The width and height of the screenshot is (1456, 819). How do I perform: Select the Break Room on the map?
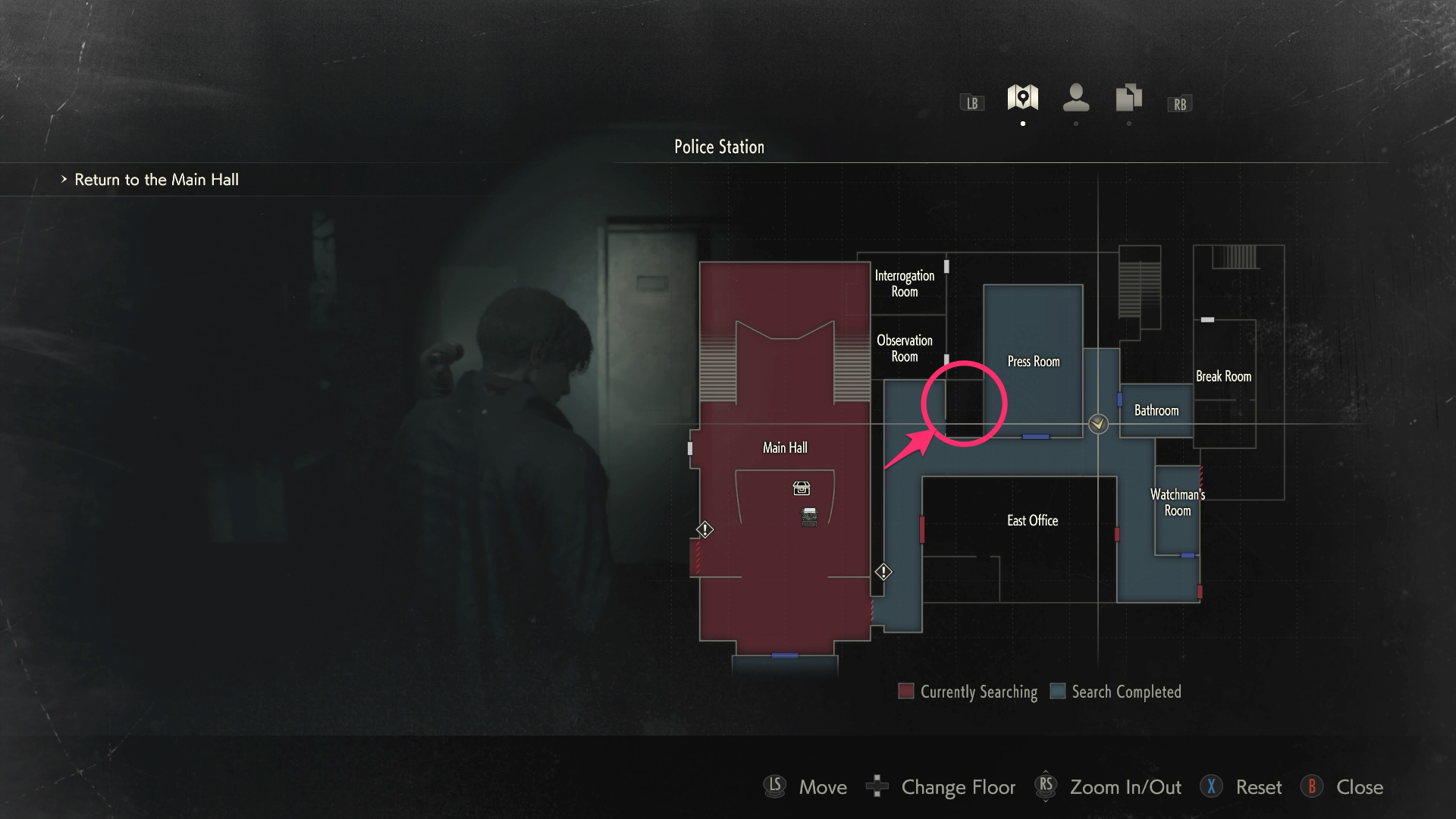[x=1223, y=377]
